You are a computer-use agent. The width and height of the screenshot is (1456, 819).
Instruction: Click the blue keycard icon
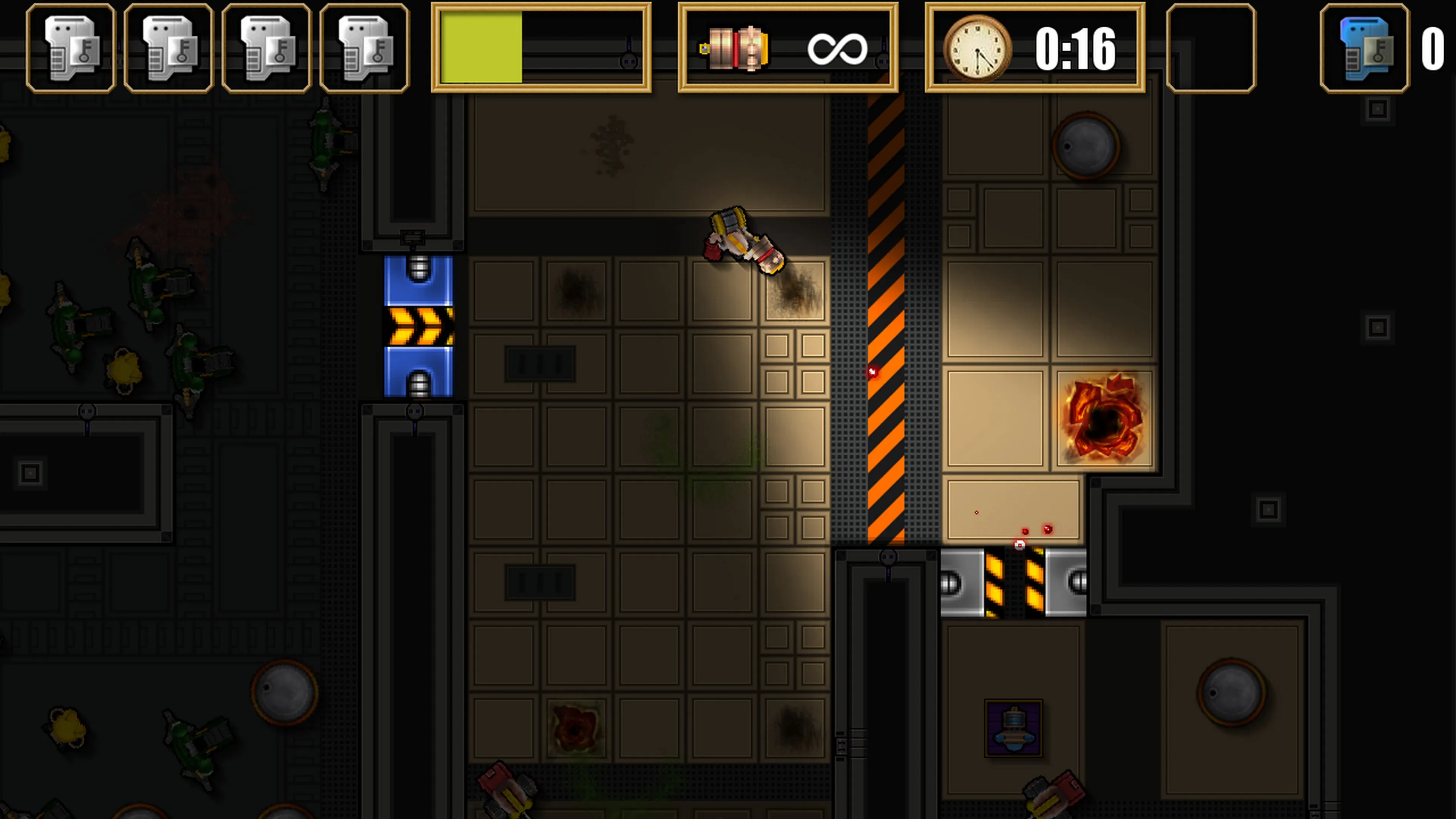pos(1365,49)
